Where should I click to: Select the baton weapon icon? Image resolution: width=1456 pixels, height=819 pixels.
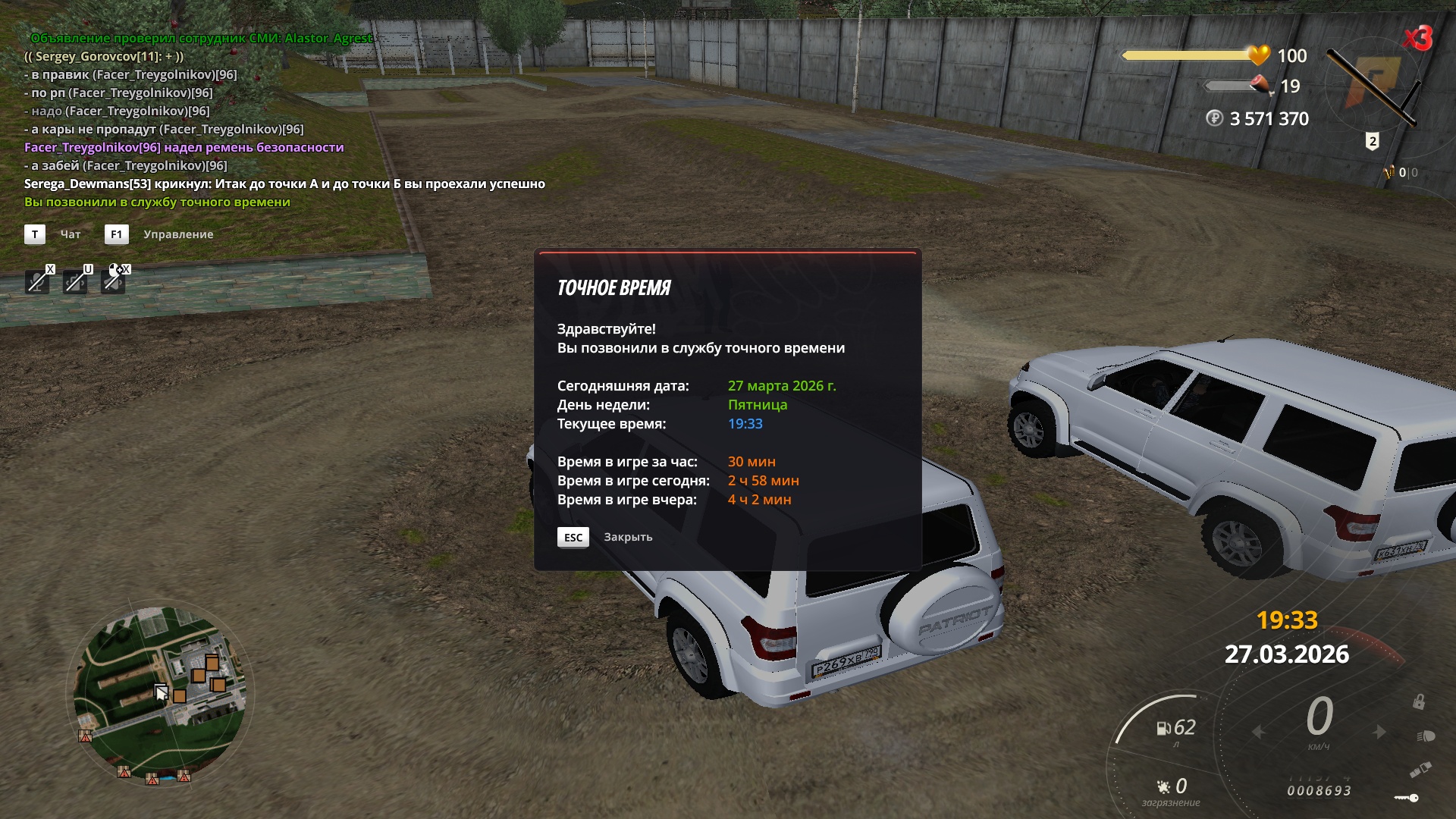point(1373,85)
